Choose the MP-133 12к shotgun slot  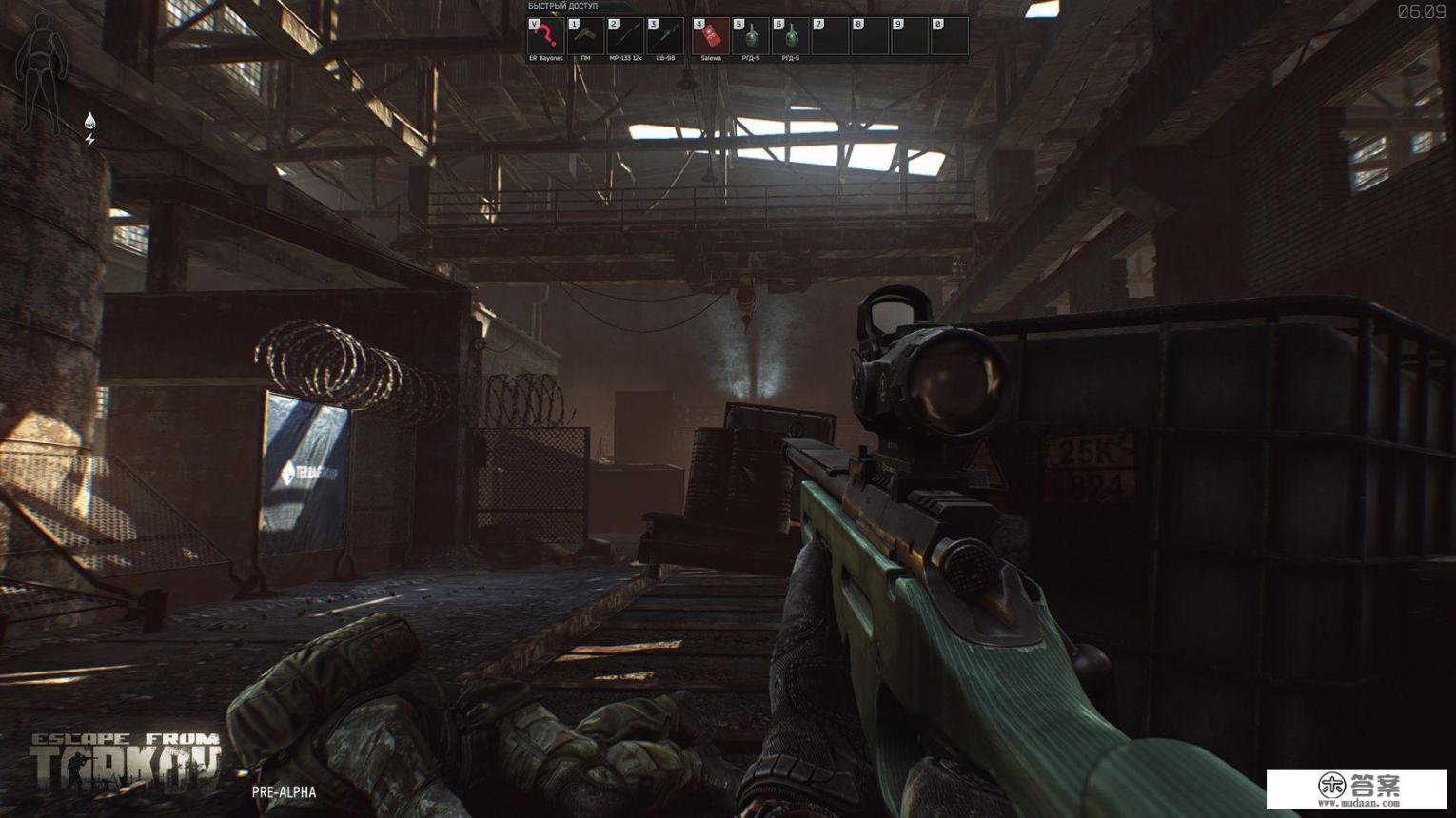625,36
